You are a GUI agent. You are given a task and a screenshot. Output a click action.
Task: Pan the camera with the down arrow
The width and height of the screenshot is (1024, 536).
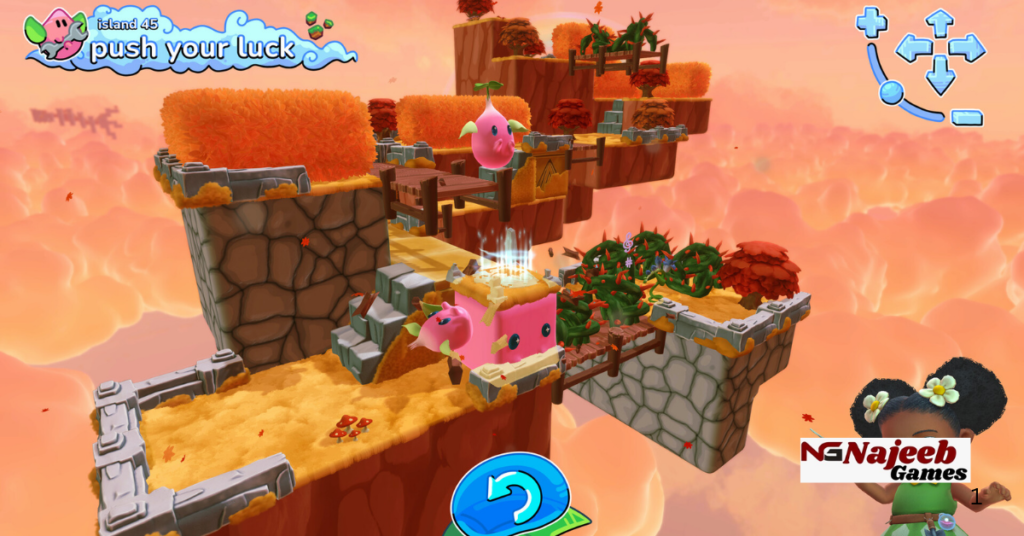tap(940, 75)
